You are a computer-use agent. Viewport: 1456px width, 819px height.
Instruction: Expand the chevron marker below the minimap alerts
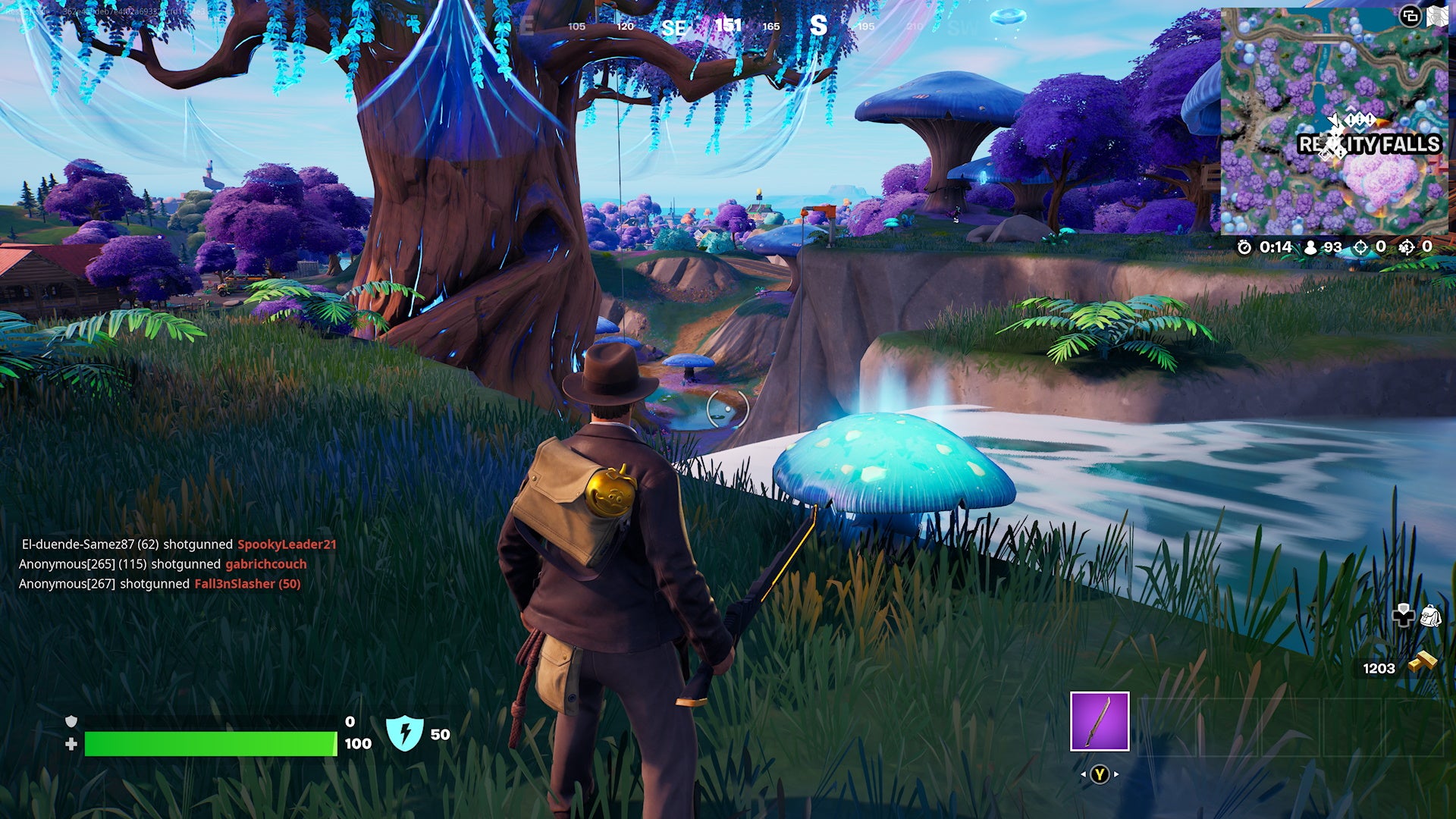pyautogui.click(x=1359, y=130)
